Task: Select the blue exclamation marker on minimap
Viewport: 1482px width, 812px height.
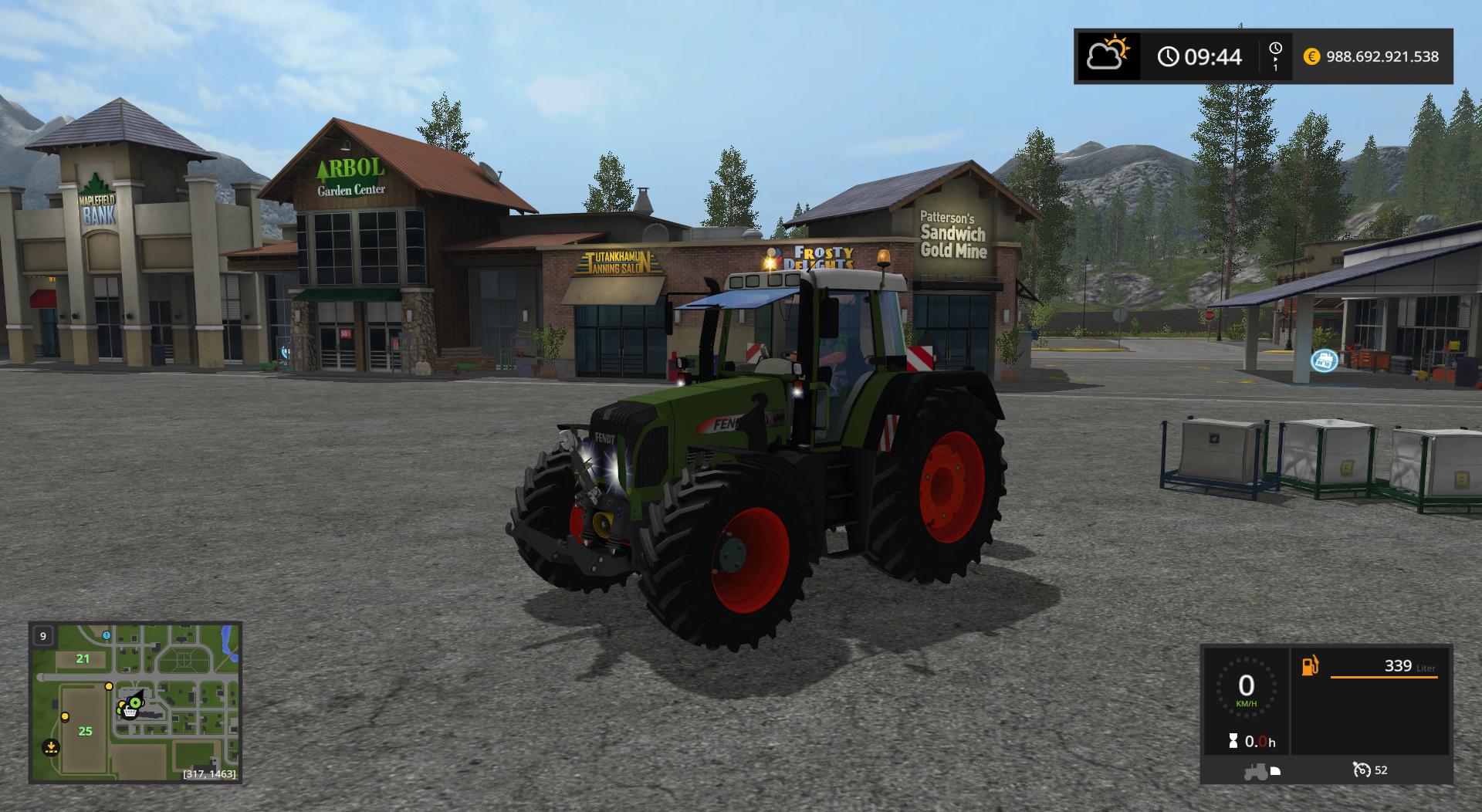Action: coord(107,635)
